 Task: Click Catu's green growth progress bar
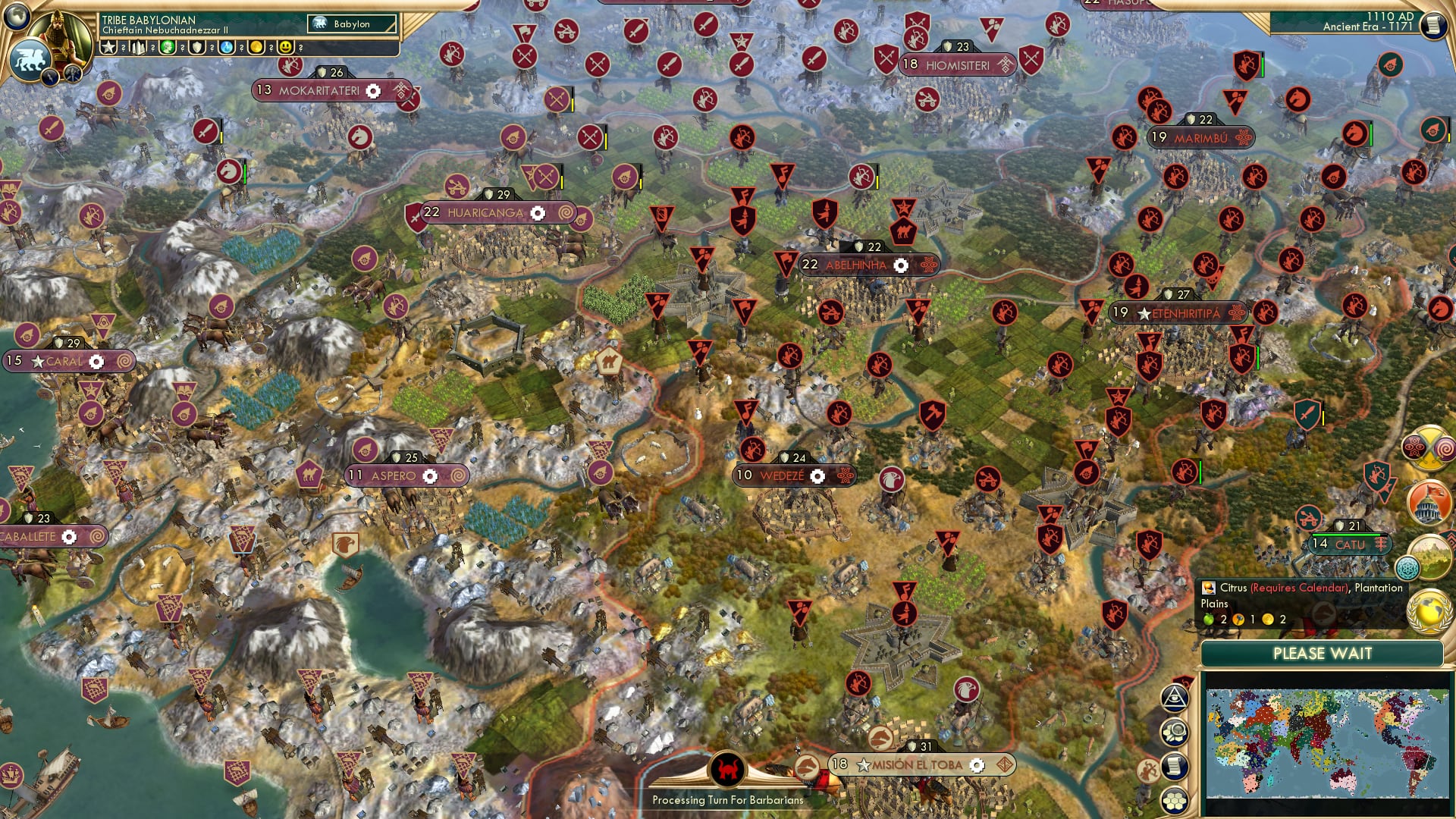tap(1346, 535)
